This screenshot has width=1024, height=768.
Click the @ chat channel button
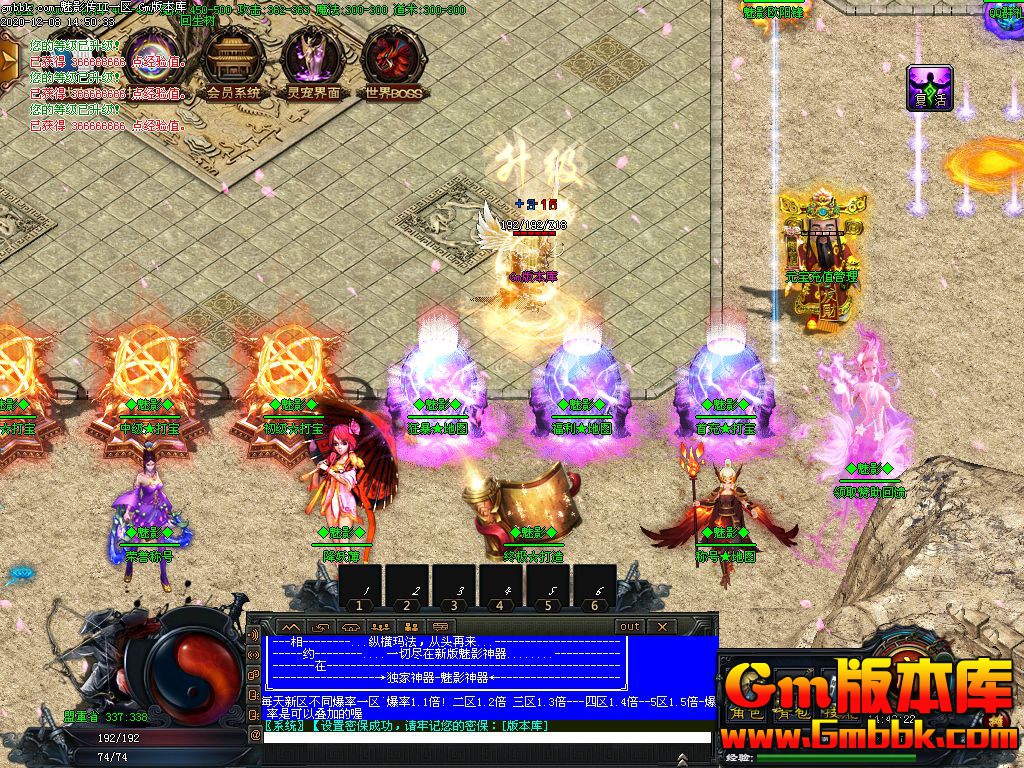[x=254, y=733]
